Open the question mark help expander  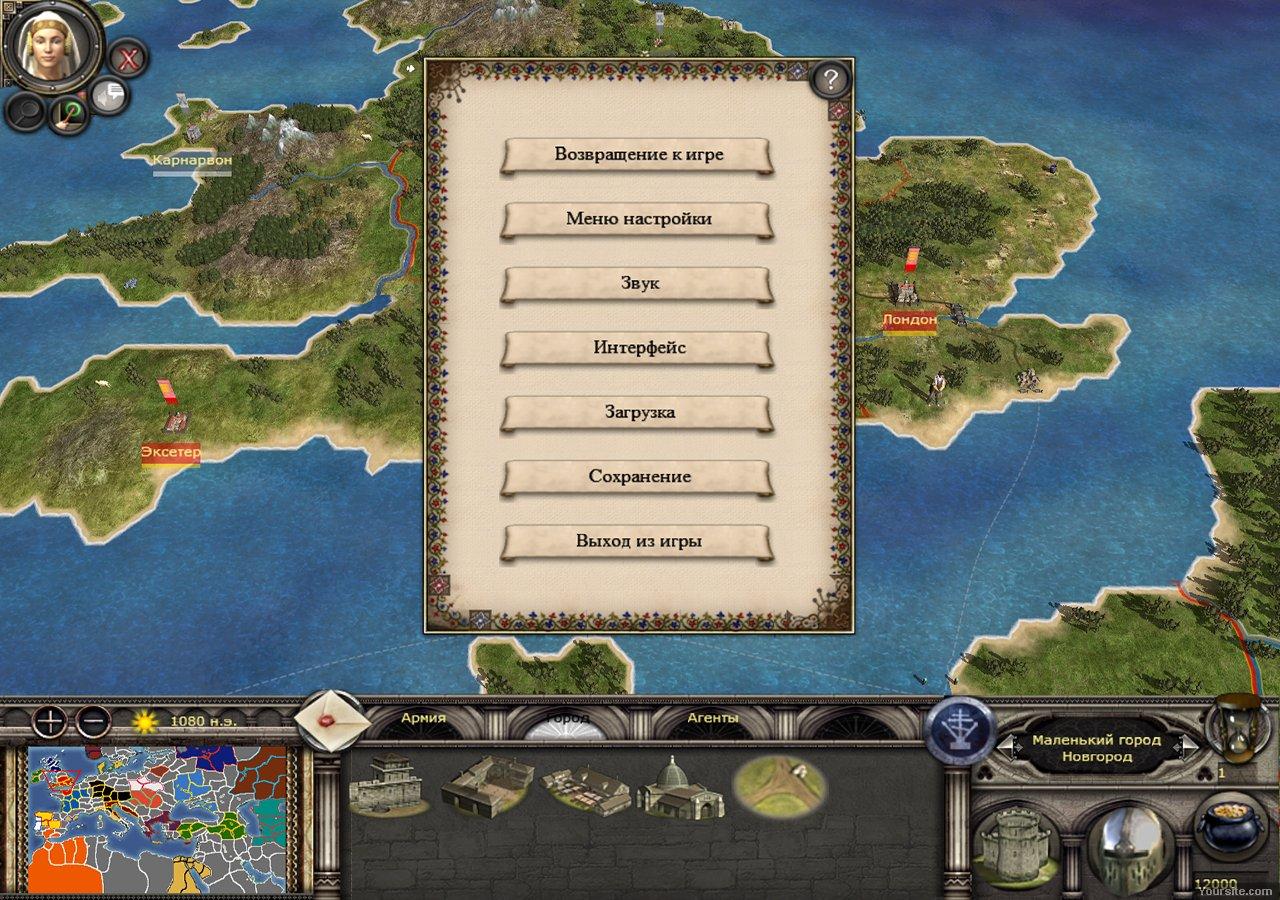tap(829, 81)
